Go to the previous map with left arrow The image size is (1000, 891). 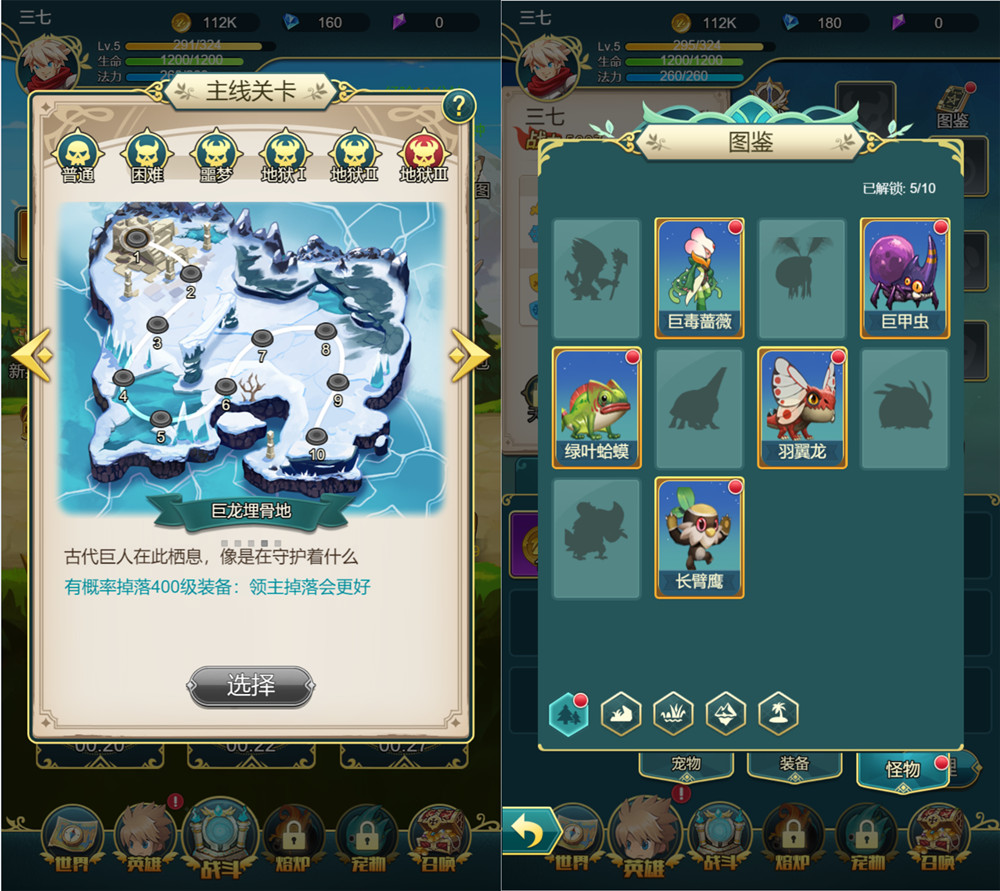pos(32,355)
